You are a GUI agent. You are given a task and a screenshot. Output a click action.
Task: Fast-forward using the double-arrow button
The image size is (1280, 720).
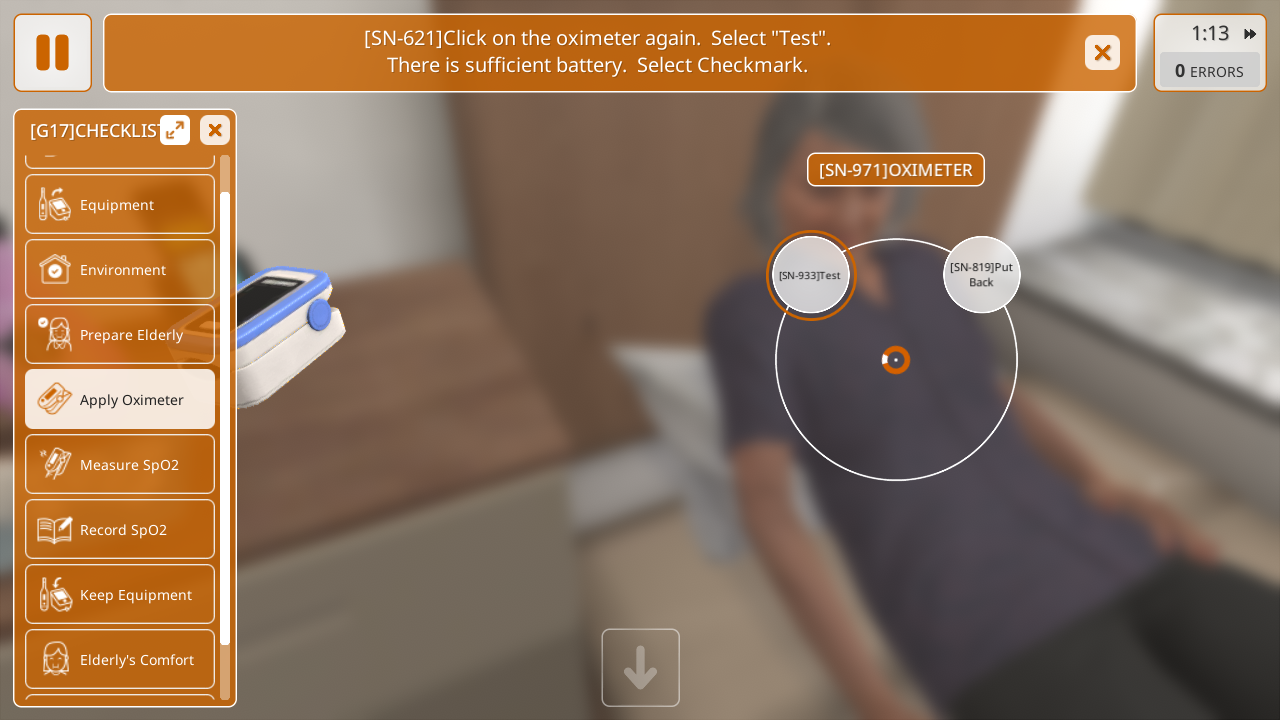1250,34
